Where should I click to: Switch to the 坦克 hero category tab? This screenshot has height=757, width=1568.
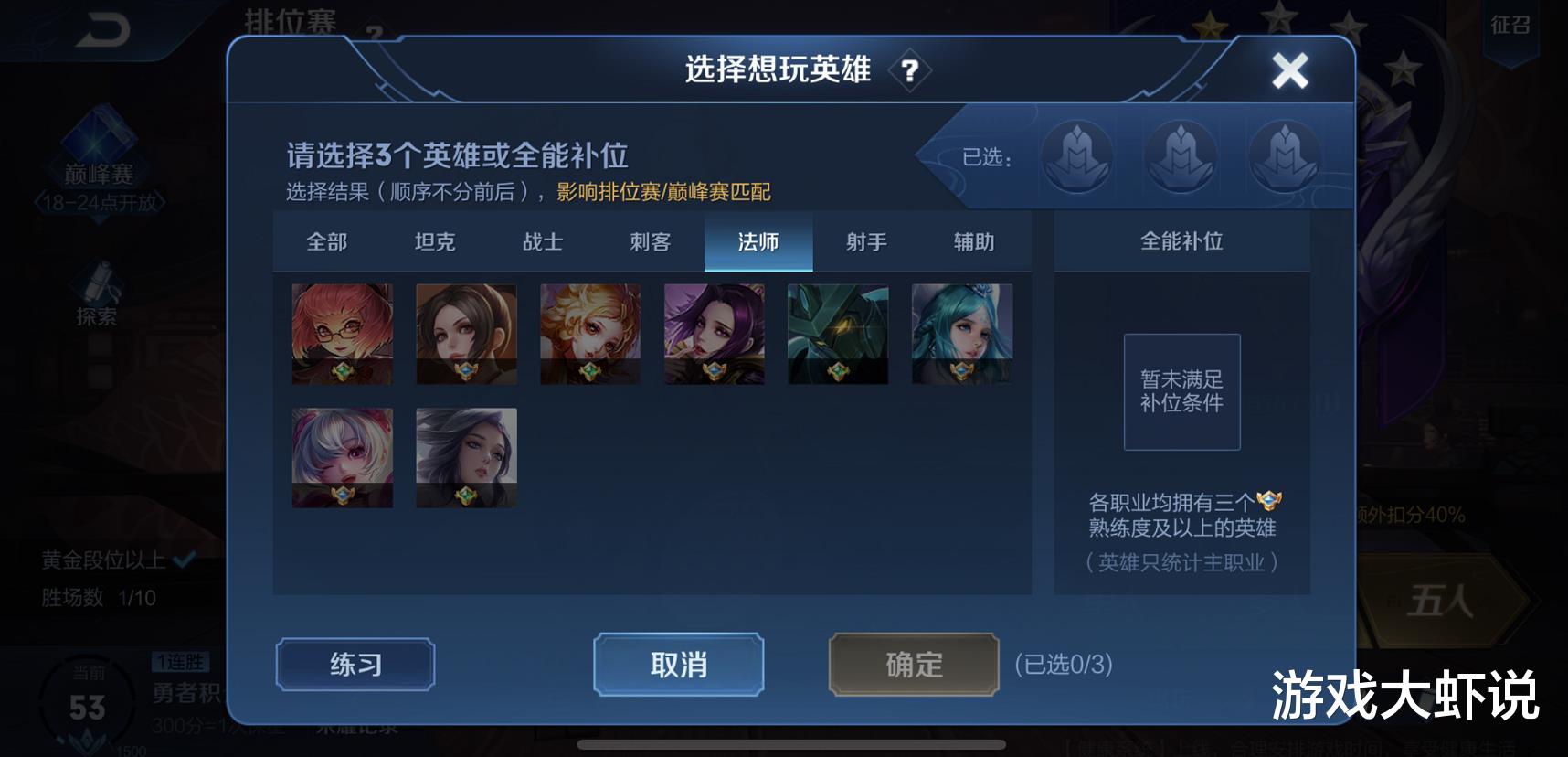[435, 241]
